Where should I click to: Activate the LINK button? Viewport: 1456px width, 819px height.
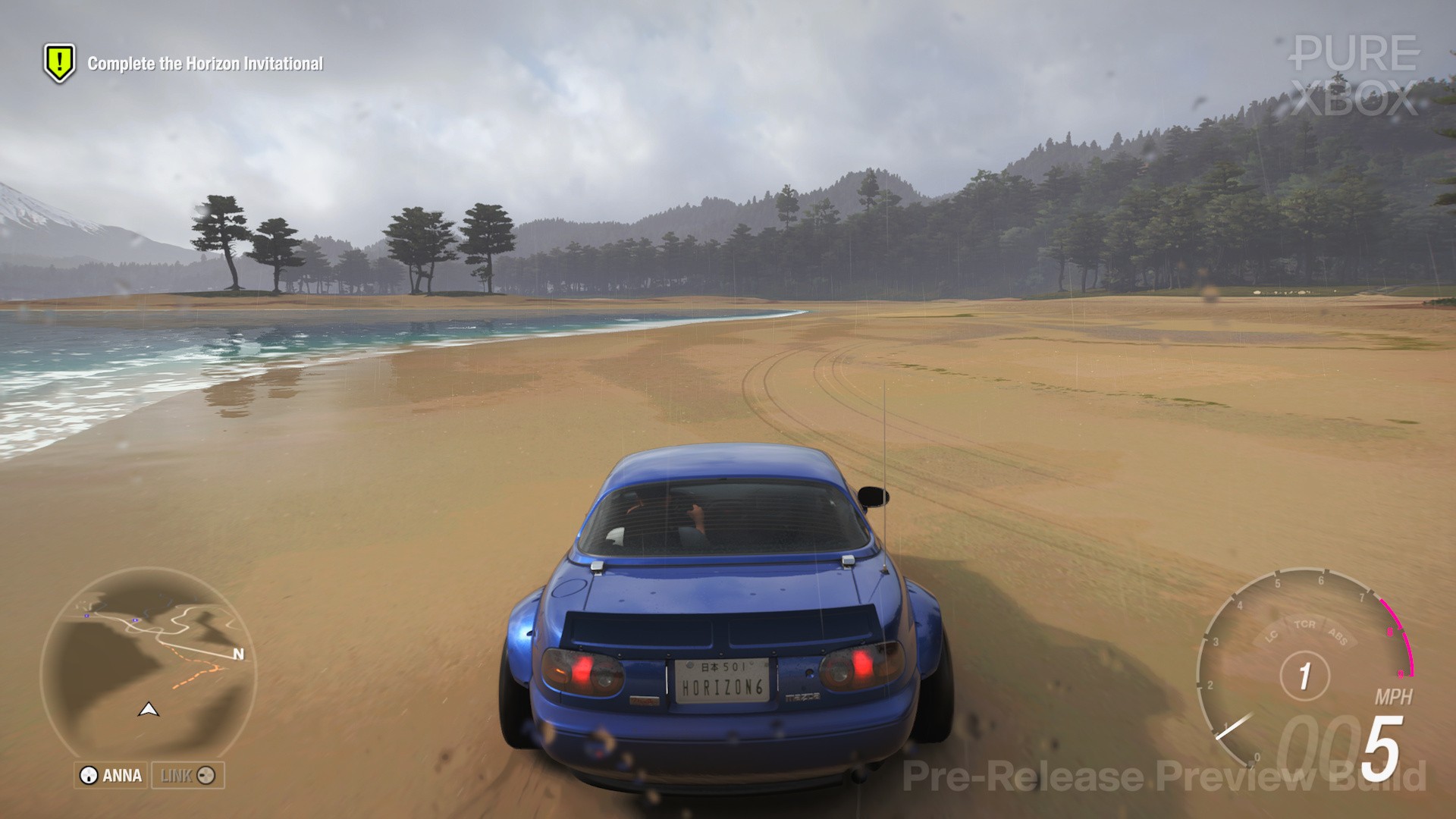coord(188,775)
